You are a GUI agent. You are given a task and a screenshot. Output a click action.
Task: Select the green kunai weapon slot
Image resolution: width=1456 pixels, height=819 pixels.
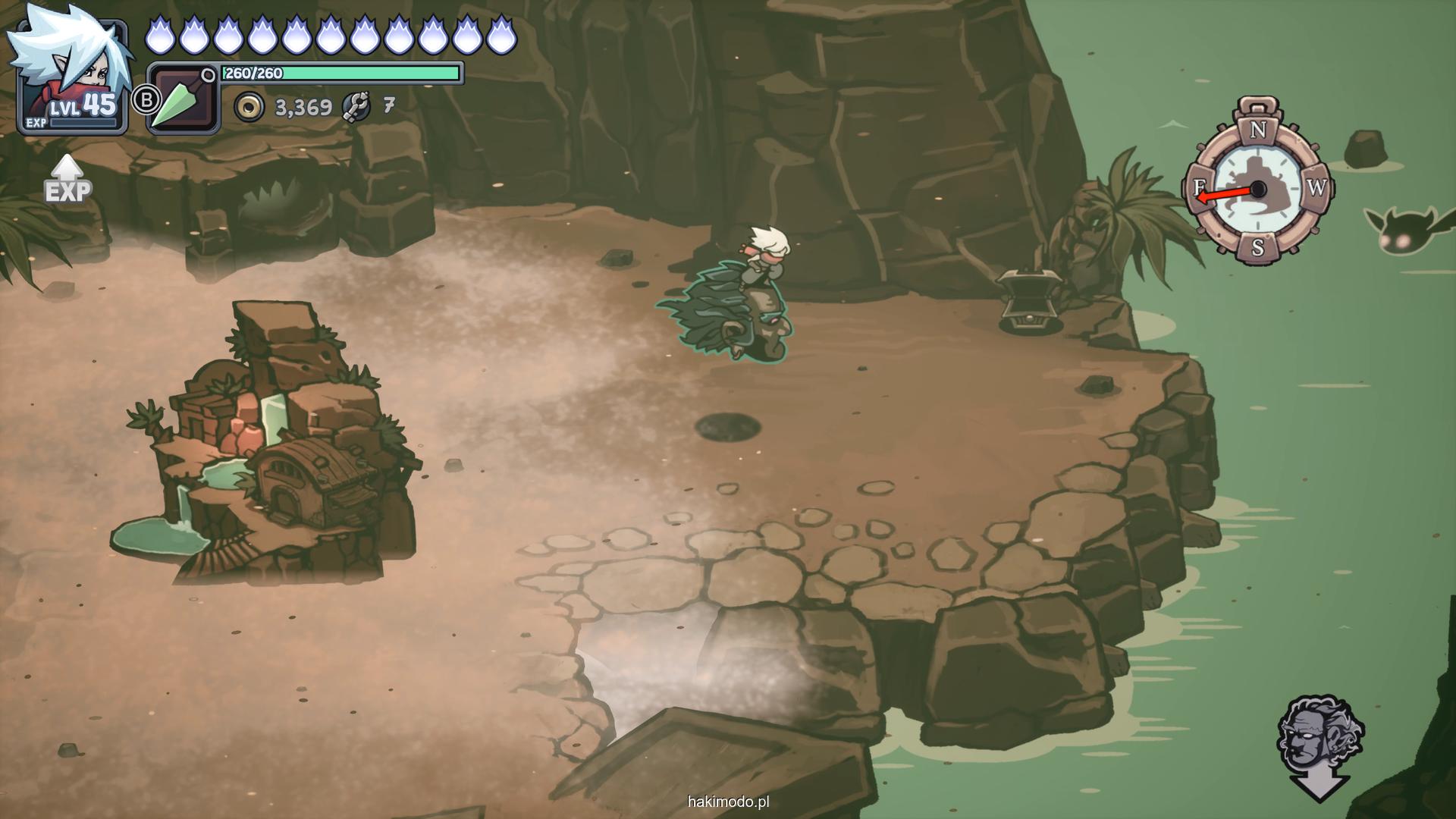pos(182,100)
